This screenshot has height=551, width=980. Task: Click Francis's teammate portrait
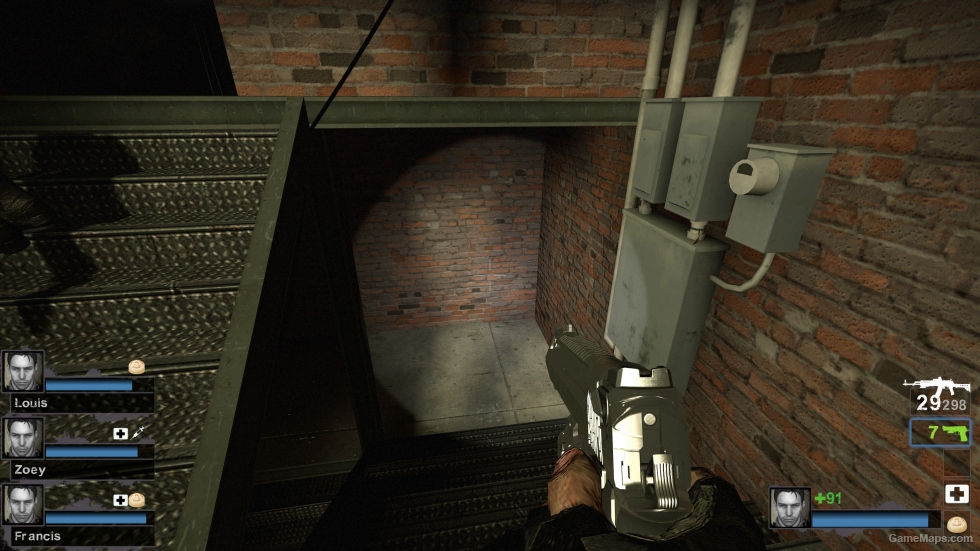[22, 505]
